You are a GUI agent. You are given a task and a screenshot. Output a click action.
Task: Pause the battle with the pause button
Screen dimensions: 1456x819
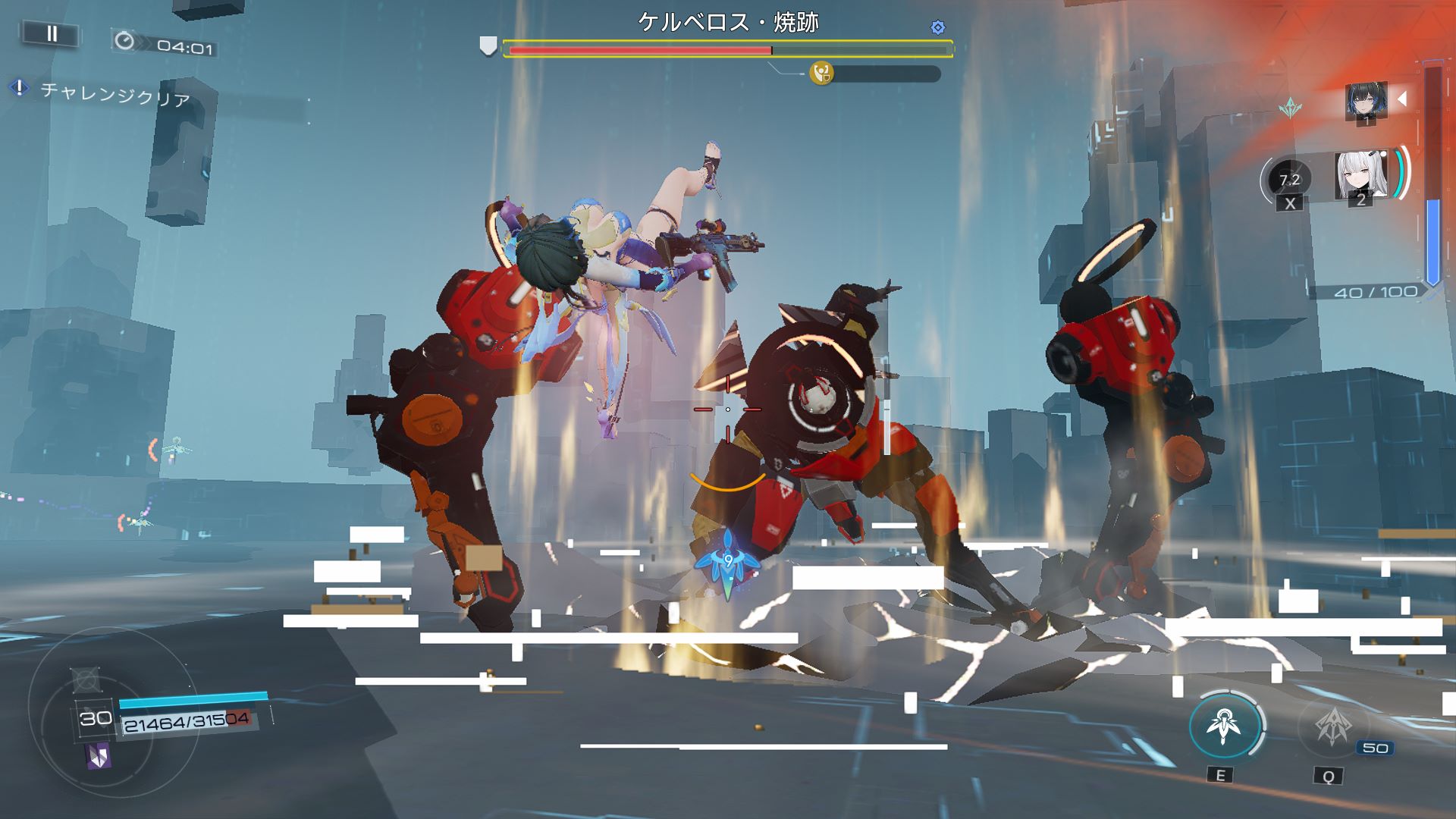pyautogui.click(x=52, y=33)
